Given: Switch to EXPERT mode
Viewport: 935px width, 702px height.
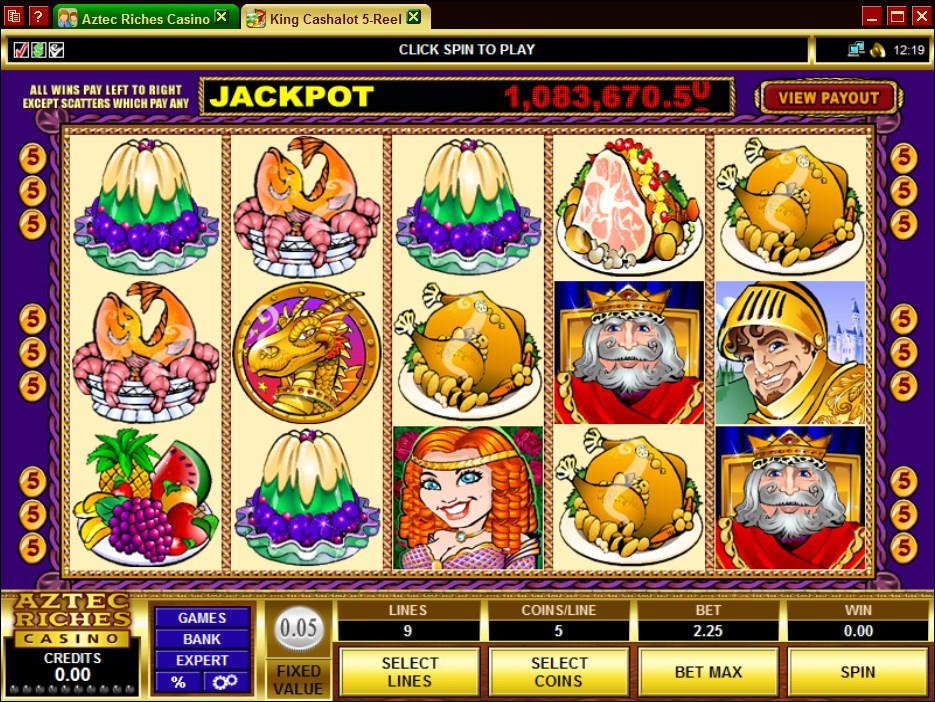Looking at the screenshot, I should coord(202,660).
